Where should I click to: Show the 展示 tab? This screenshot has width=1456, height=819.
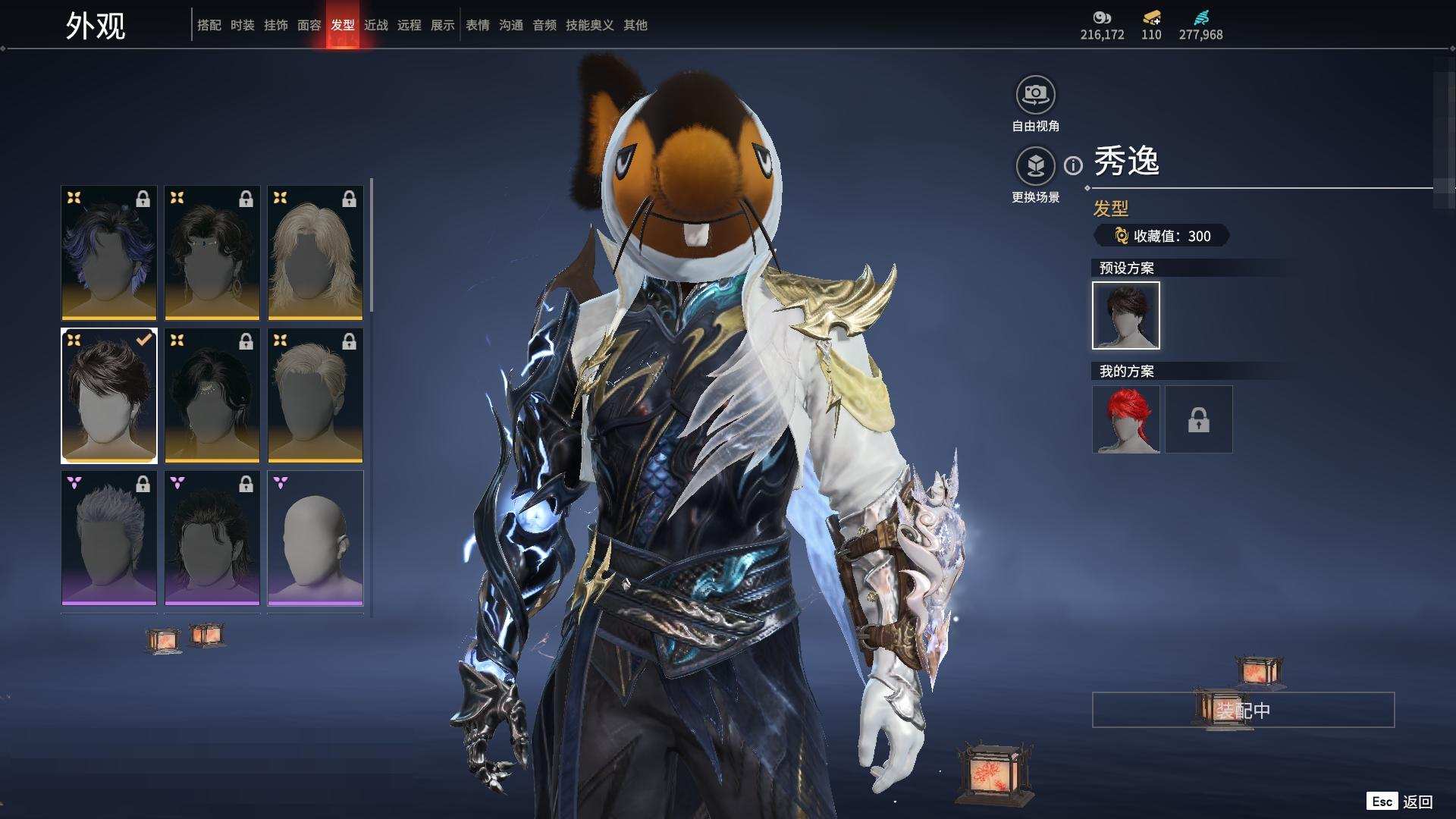point(442,25)
